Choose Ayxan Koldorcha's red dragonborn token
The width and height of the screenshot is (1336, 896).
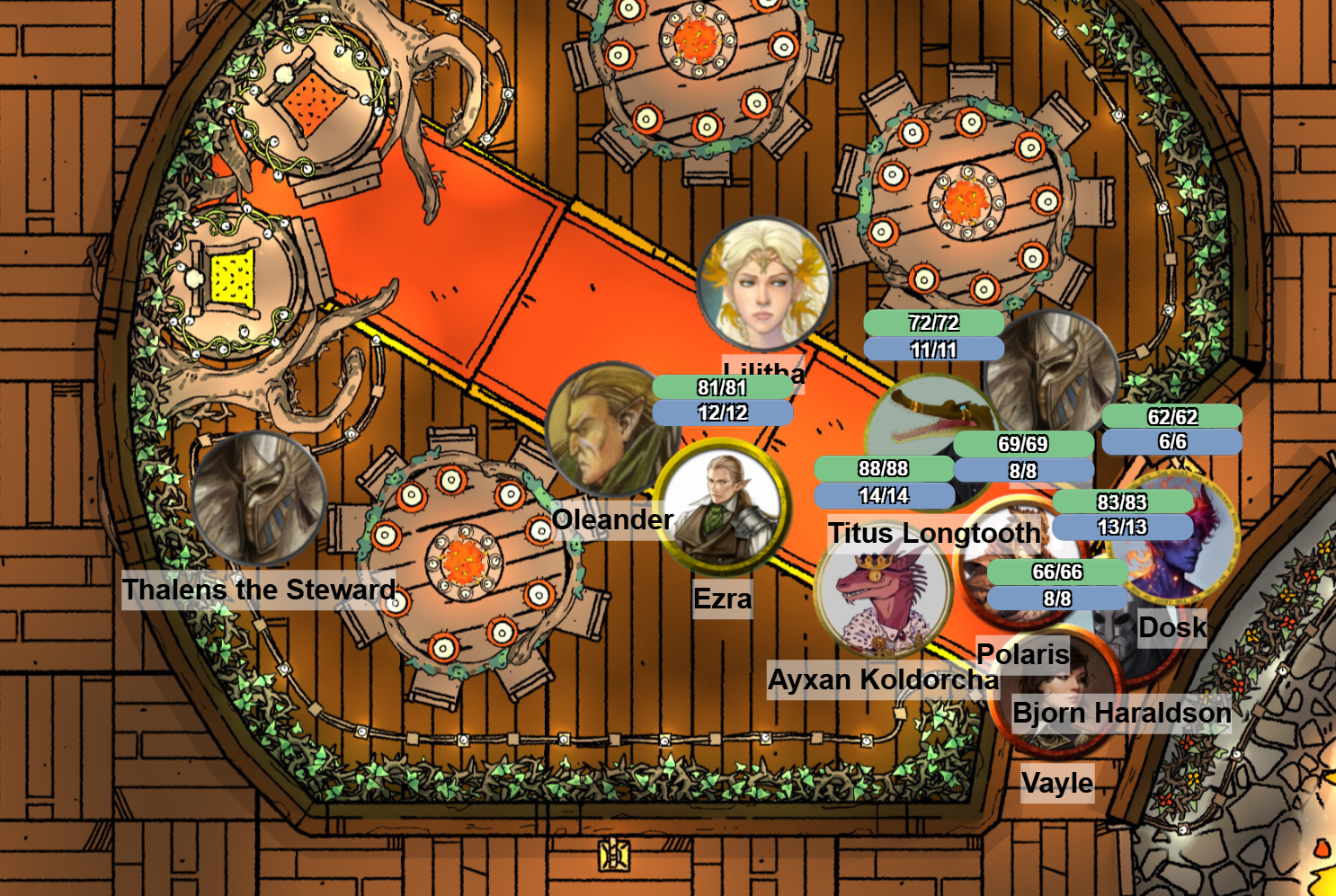coord(883,597)
